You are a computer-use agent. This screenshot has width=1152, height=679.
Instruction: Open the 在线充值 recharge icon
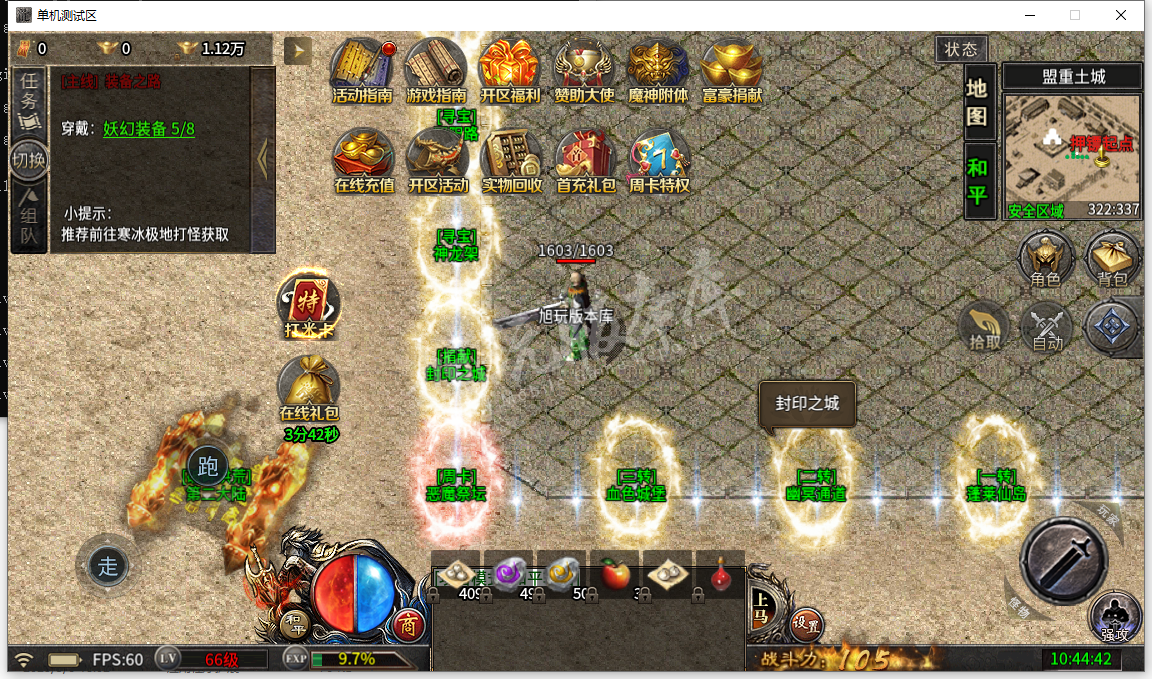(363, 160)
